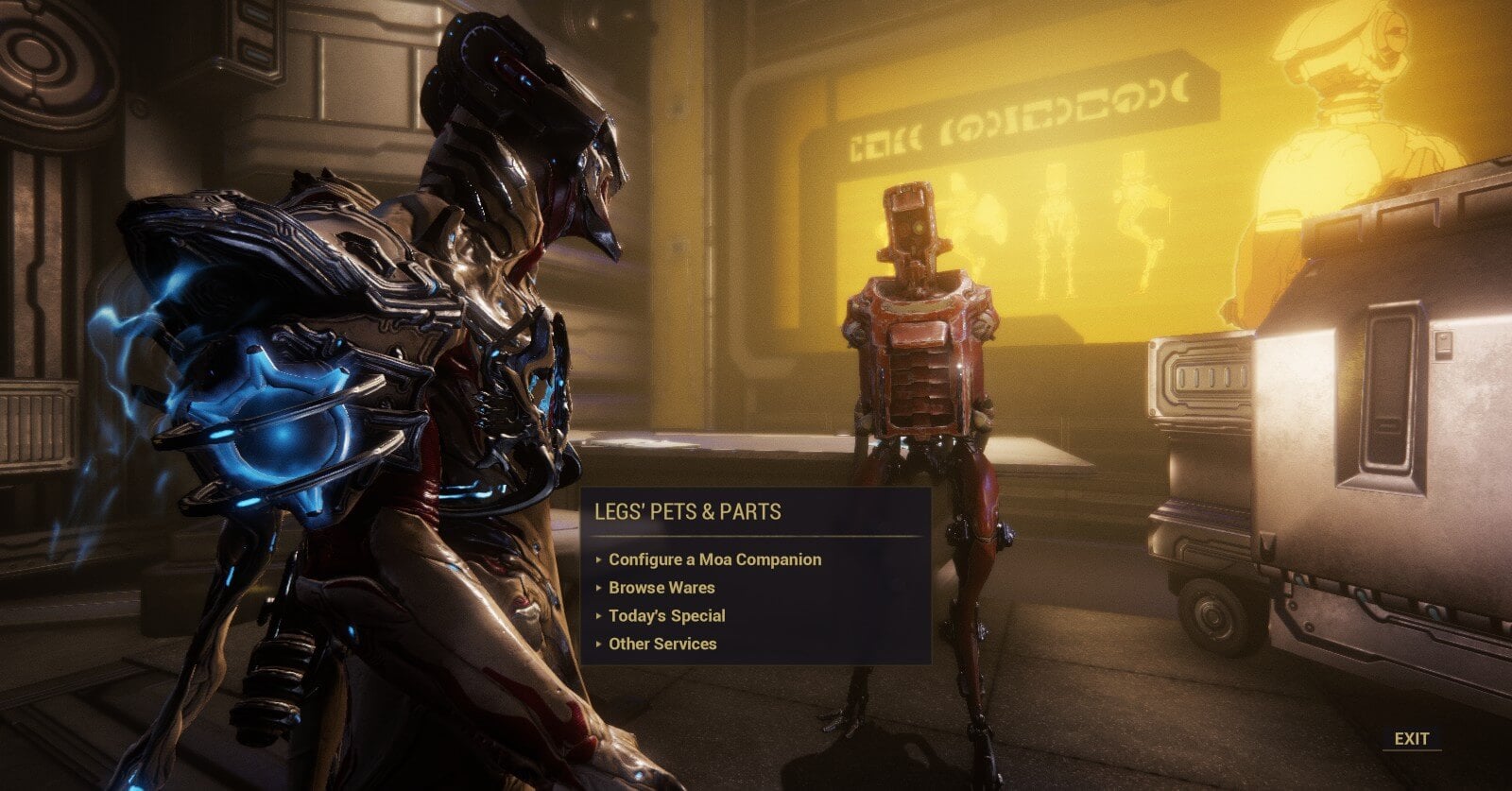1512x791 pixels.
Task: Click the EXIT button
Action: point(1411,739)
